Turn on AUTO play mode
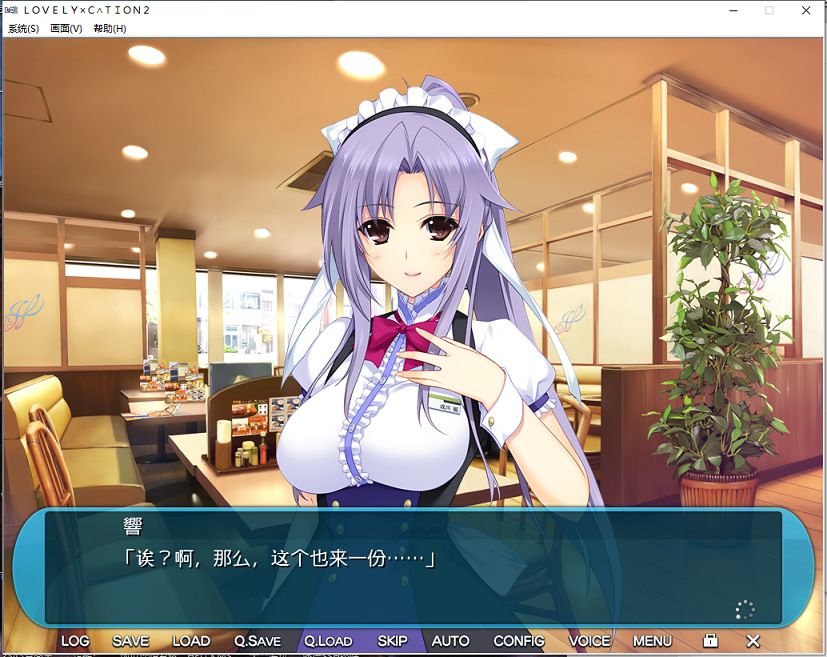The width and height of the screenshot is (827, 657). click(451, 641)
